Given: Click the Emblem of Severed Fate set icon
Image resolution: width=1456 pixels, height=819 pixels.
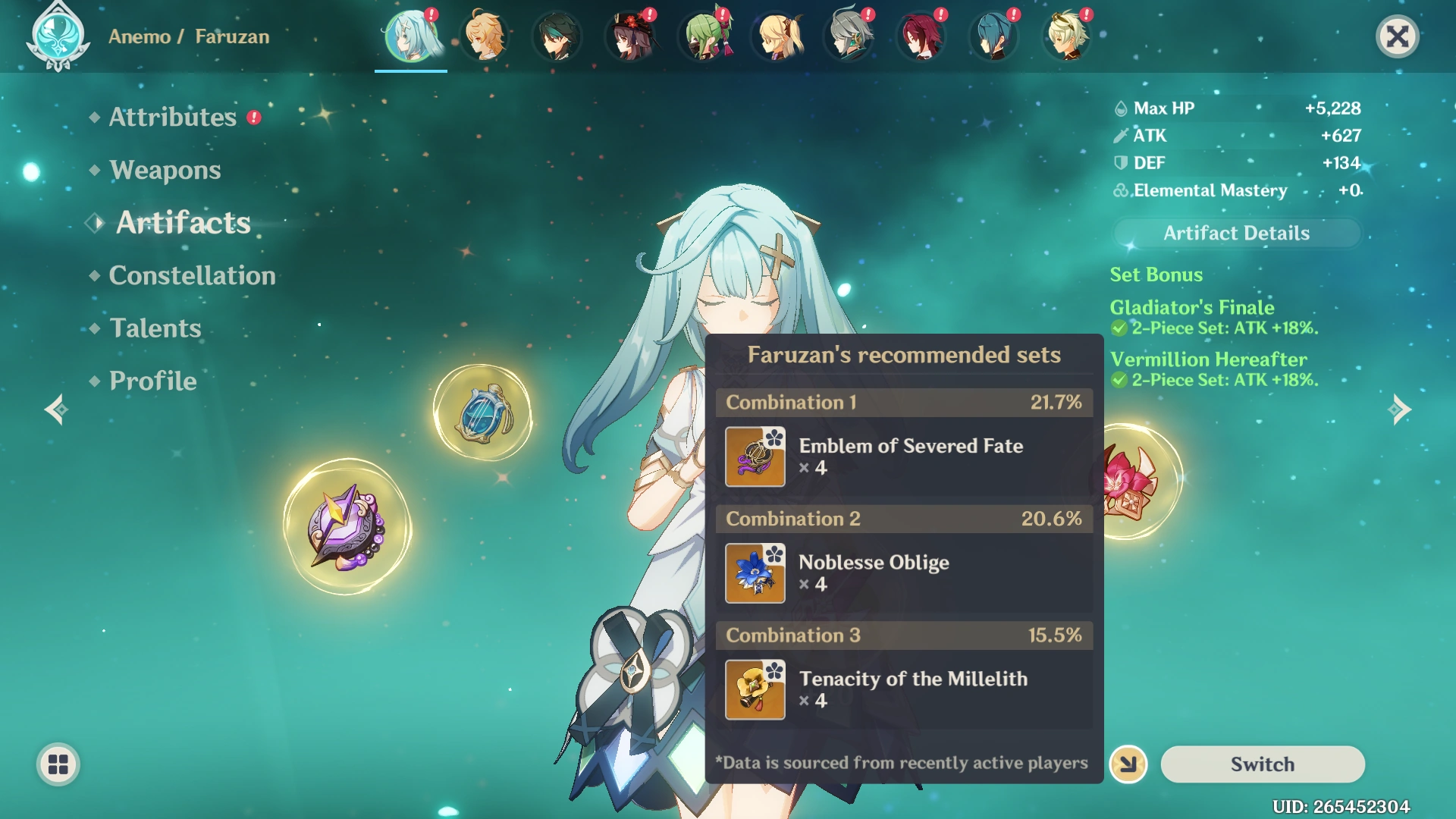Looking at the screenshot, I should (x=755, y=457).
